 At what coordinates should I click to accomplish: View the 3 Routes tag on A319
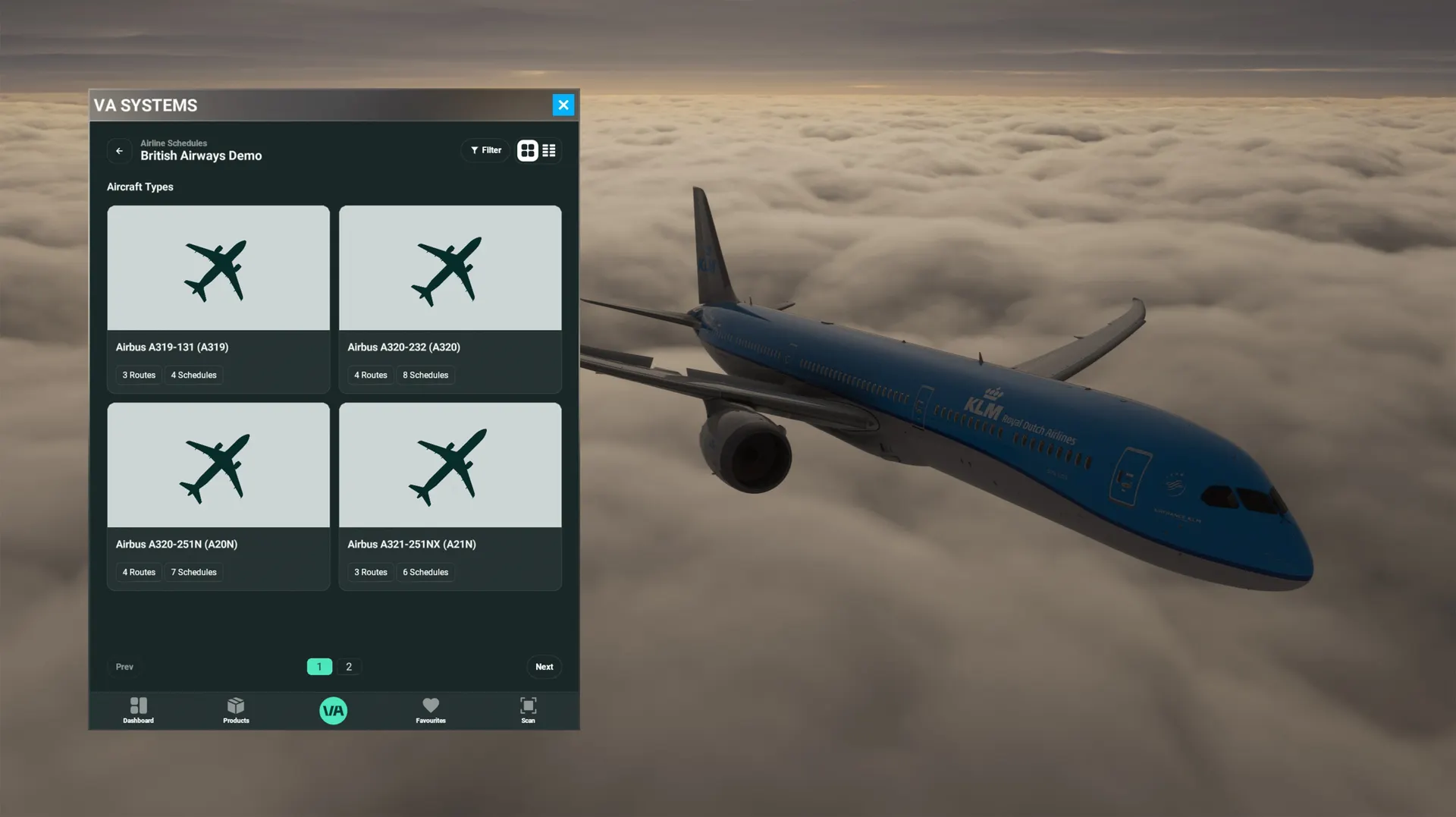[139, 375]
